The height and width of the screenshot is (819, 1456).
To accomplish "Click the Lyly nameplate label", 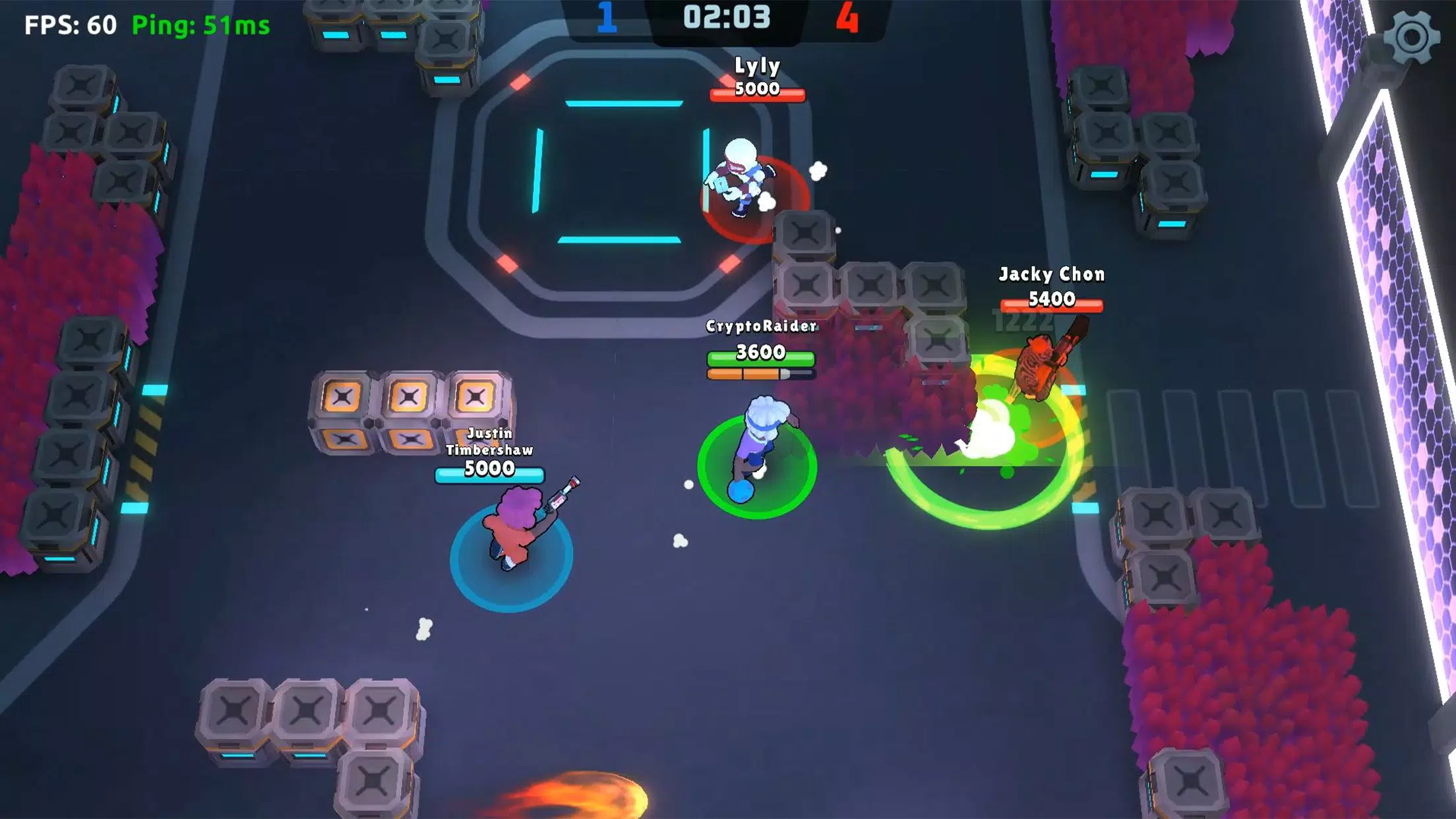I will point(757,65).
